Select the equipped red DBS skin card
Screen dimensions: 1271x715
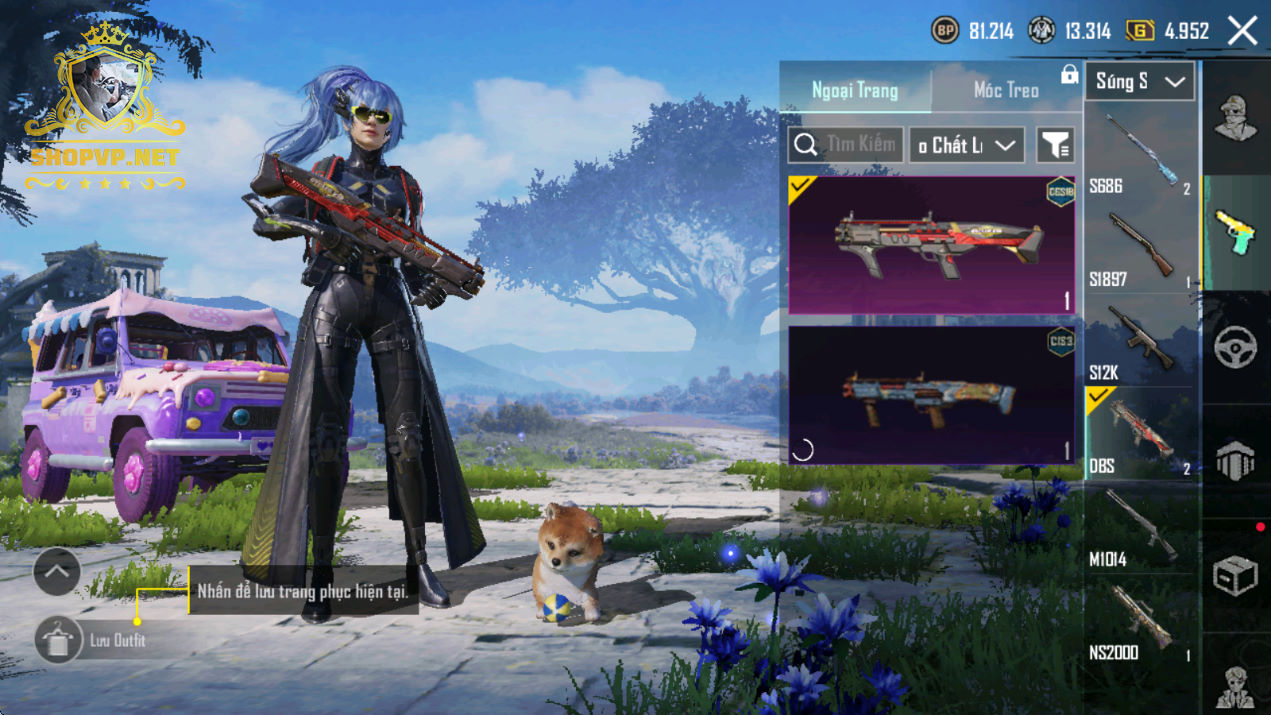click(932, 246)
